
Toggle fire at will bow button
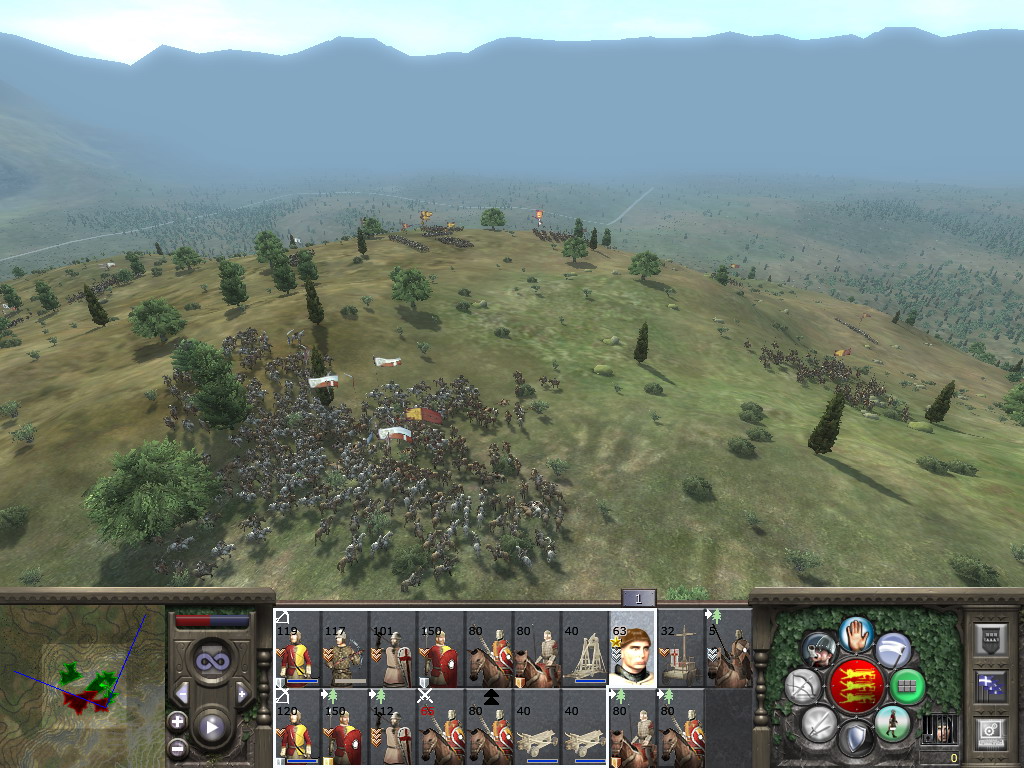(x=802, y=686)
